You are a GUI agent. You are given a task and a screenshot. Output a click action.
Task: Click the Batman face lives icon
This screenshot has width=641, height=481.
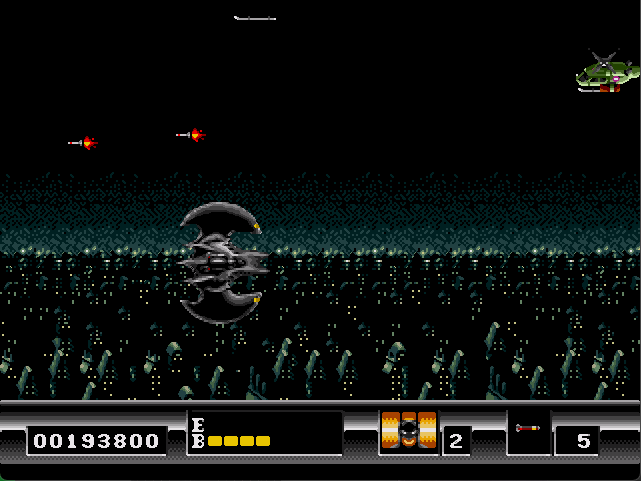coord(409,431)
